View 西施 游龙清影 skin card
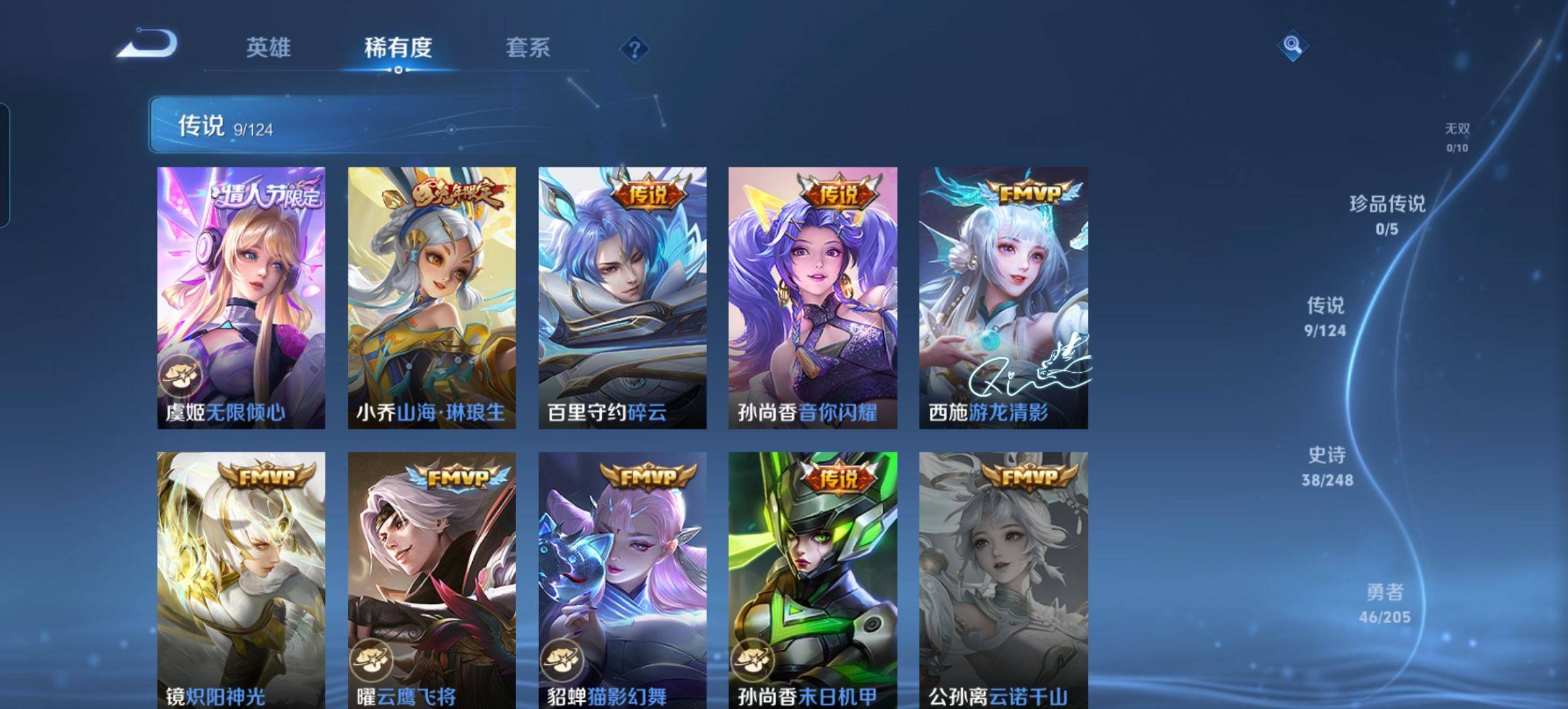The height and width of the screenshot is (709, 1568). [x=1003, y=298]
